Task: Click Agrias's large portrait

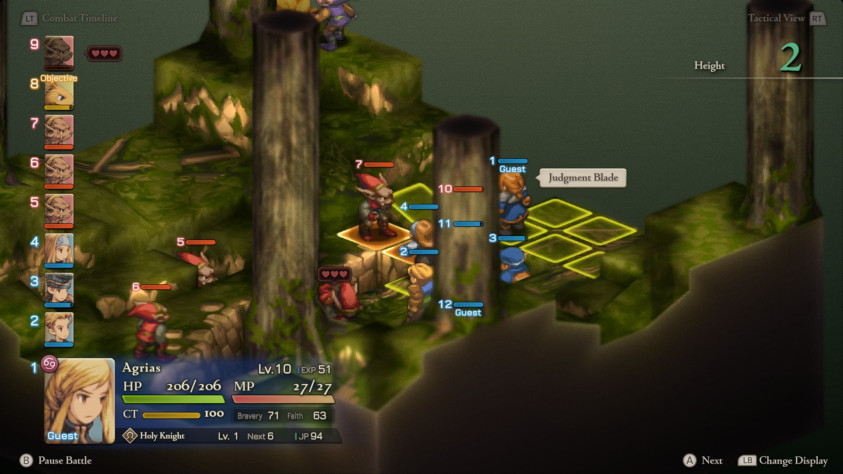Action: (78, 400)
